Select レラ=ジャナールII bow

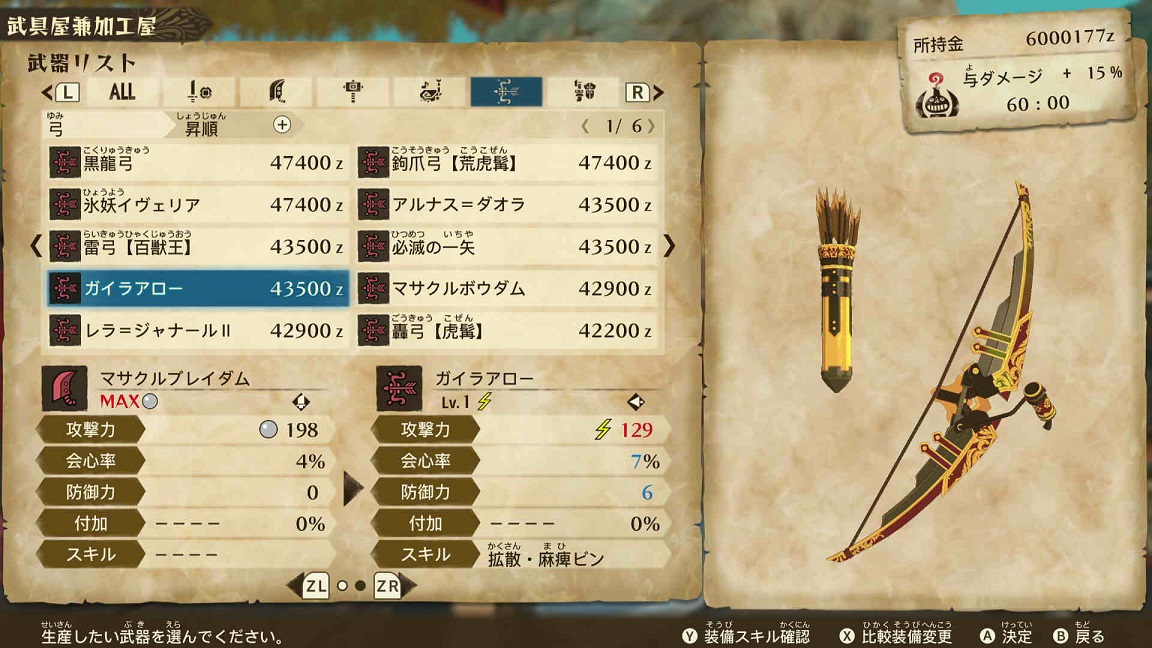tap(198, 331)
